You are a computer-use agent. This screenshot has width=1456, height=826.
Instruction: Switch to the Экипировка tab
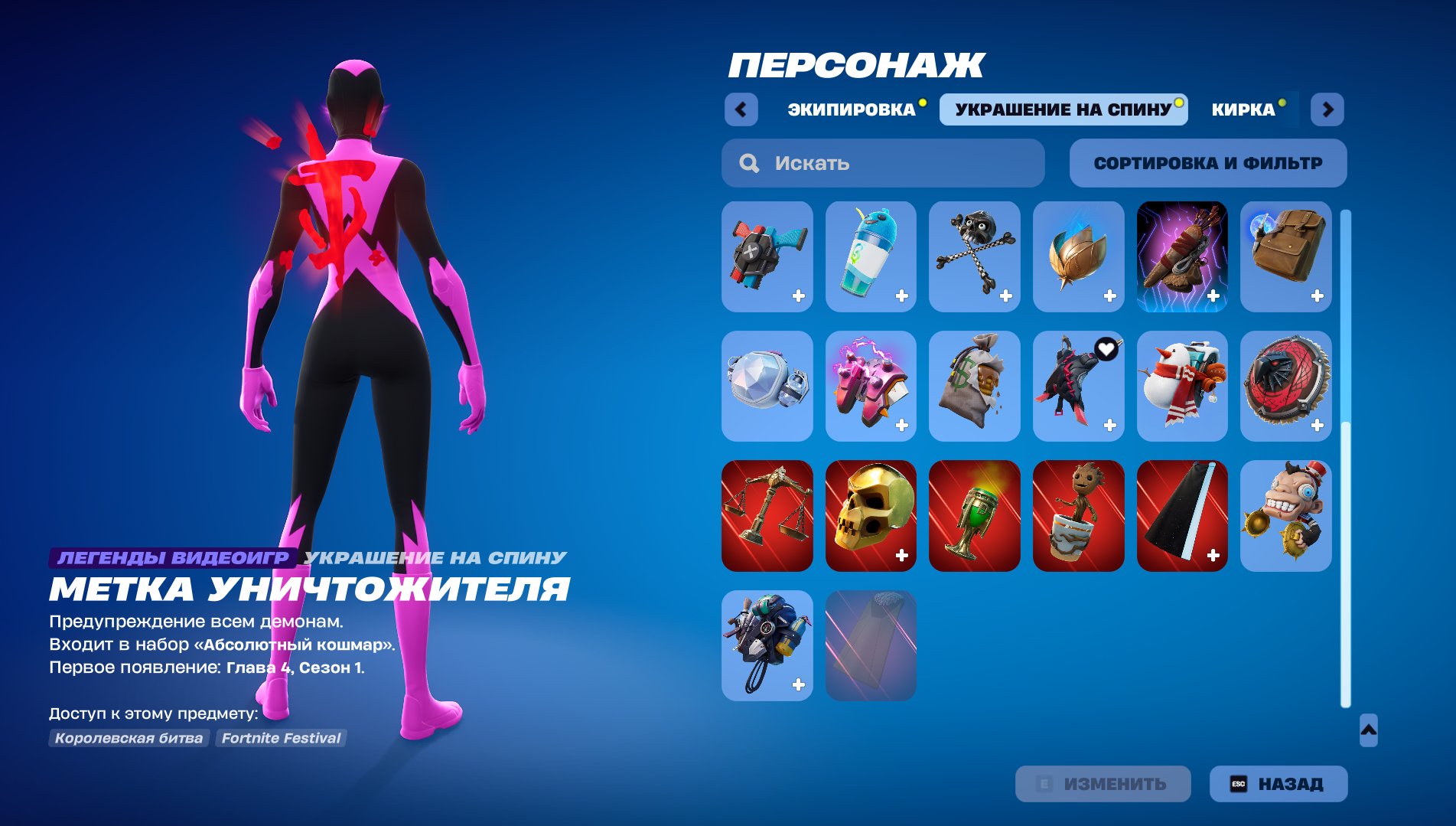(x=850, y=109)
